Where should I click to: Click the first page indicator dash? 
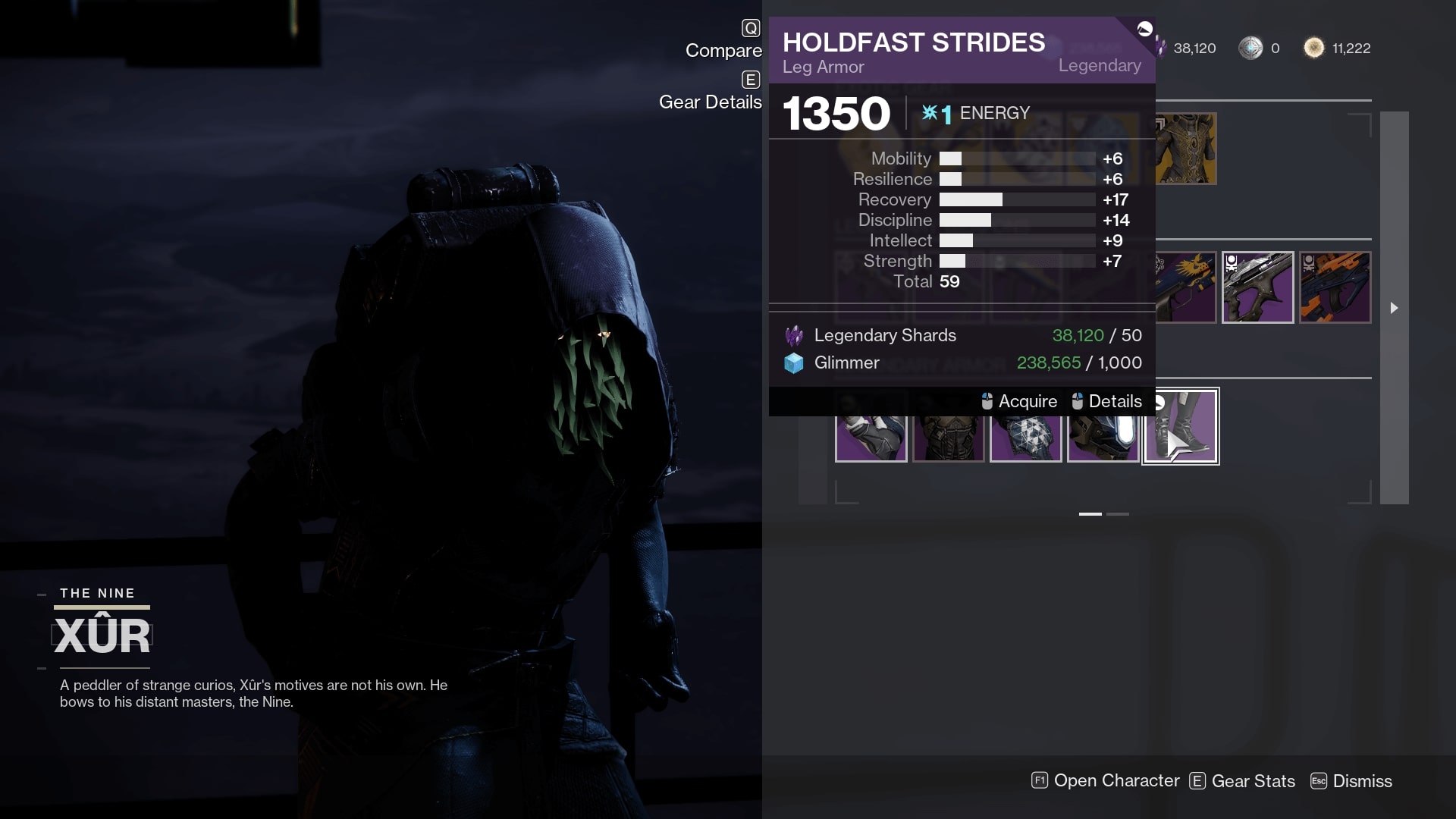pyautogui.click(x=1090, y=513)
